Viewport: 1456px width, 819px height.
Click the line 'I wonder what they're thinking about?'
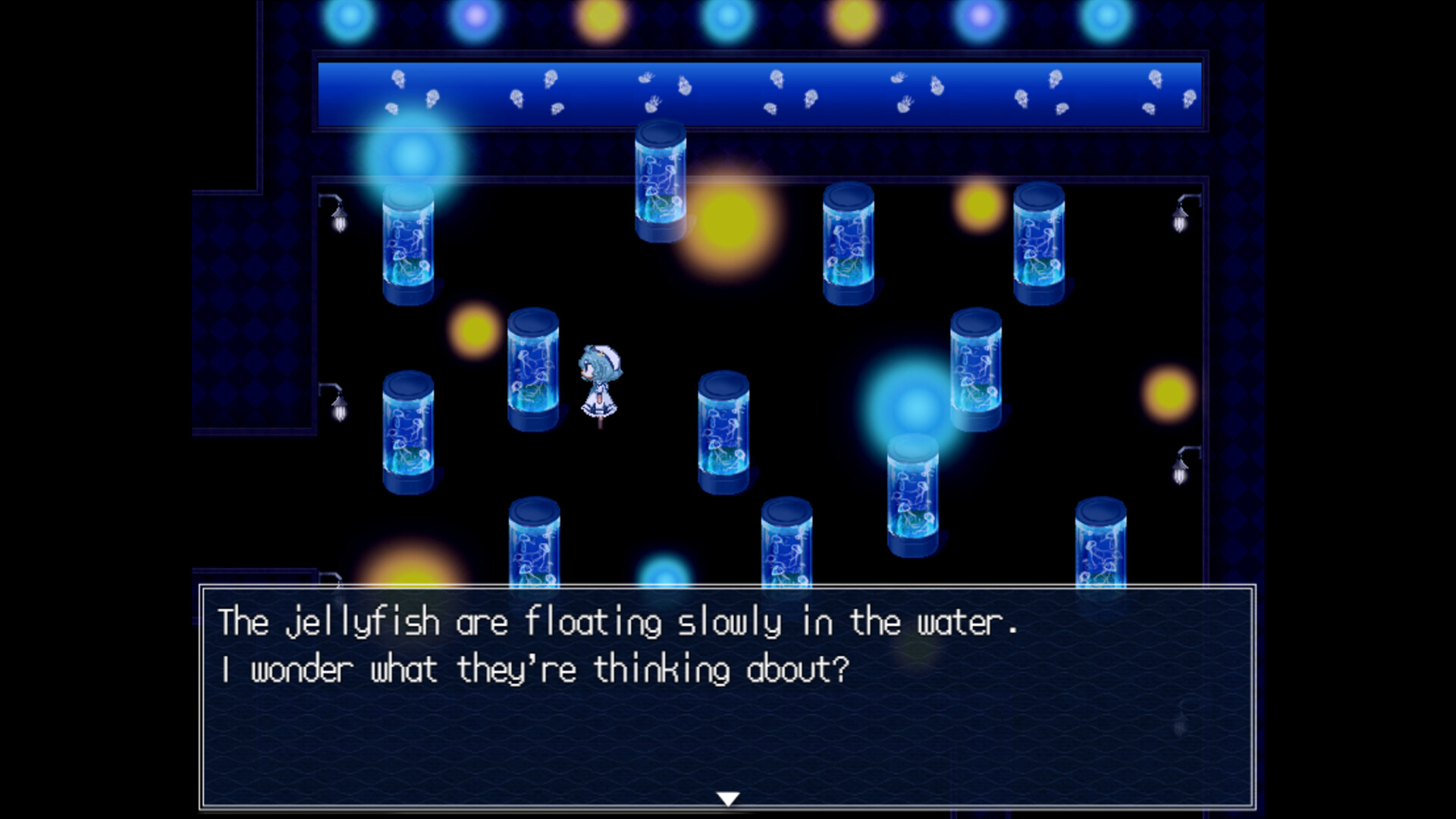click(x=535, y=667)
